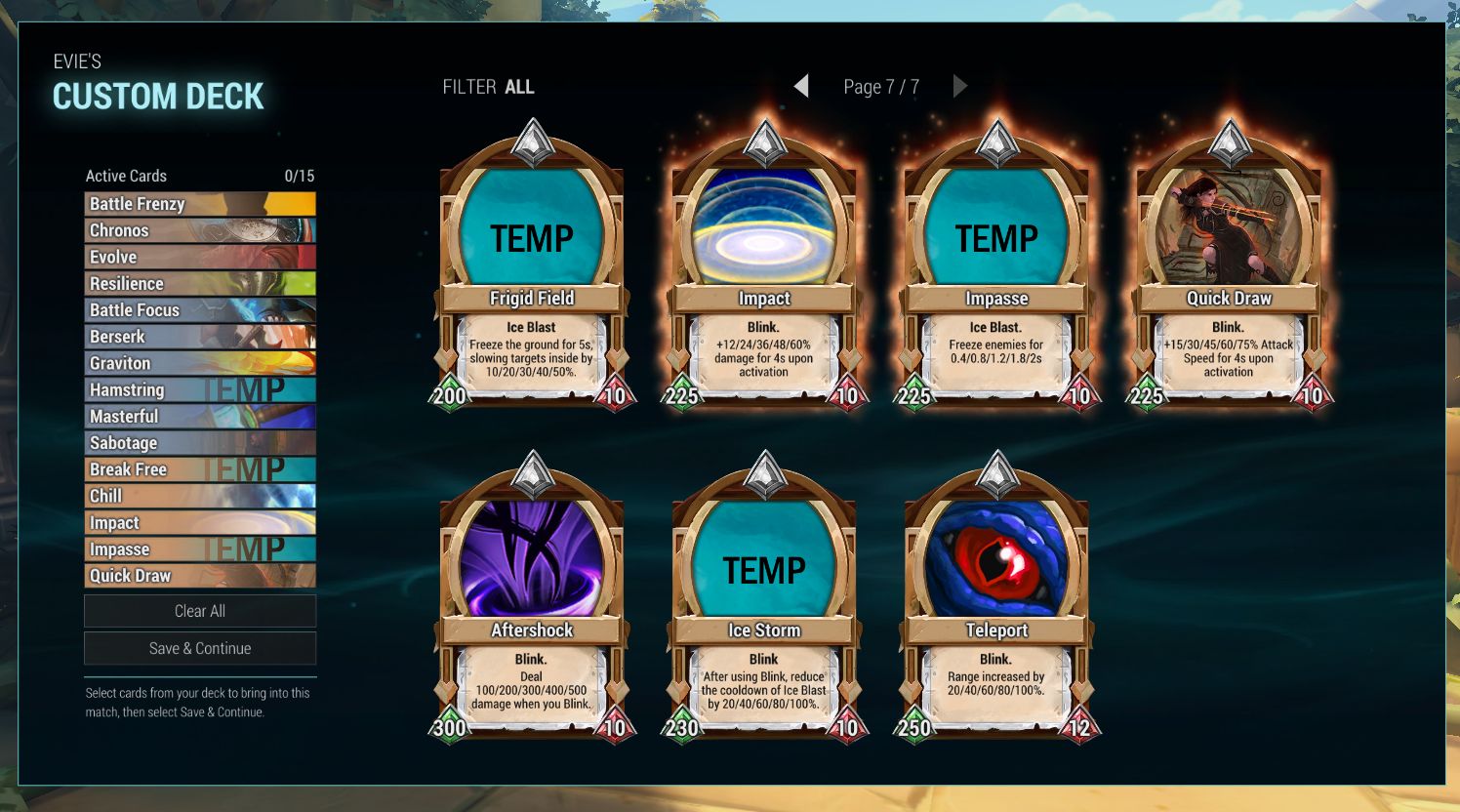
Task: Click the Clear All button
Action: click(x=200, y=611)
